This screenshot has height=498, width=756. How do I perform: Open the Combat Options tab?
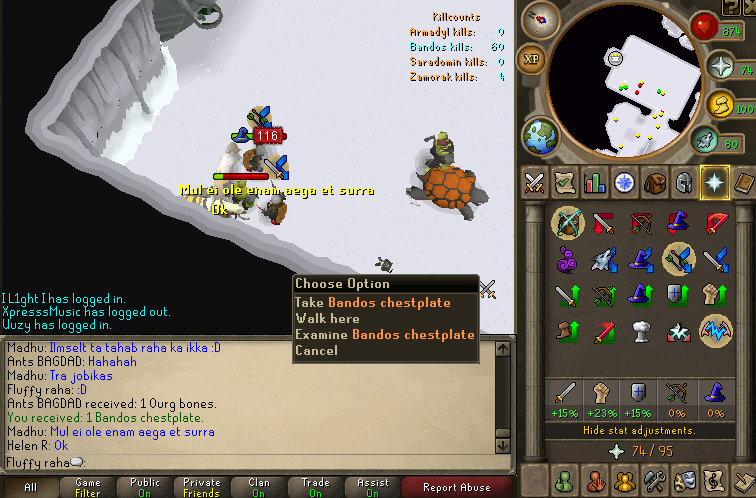click(535, 182)
